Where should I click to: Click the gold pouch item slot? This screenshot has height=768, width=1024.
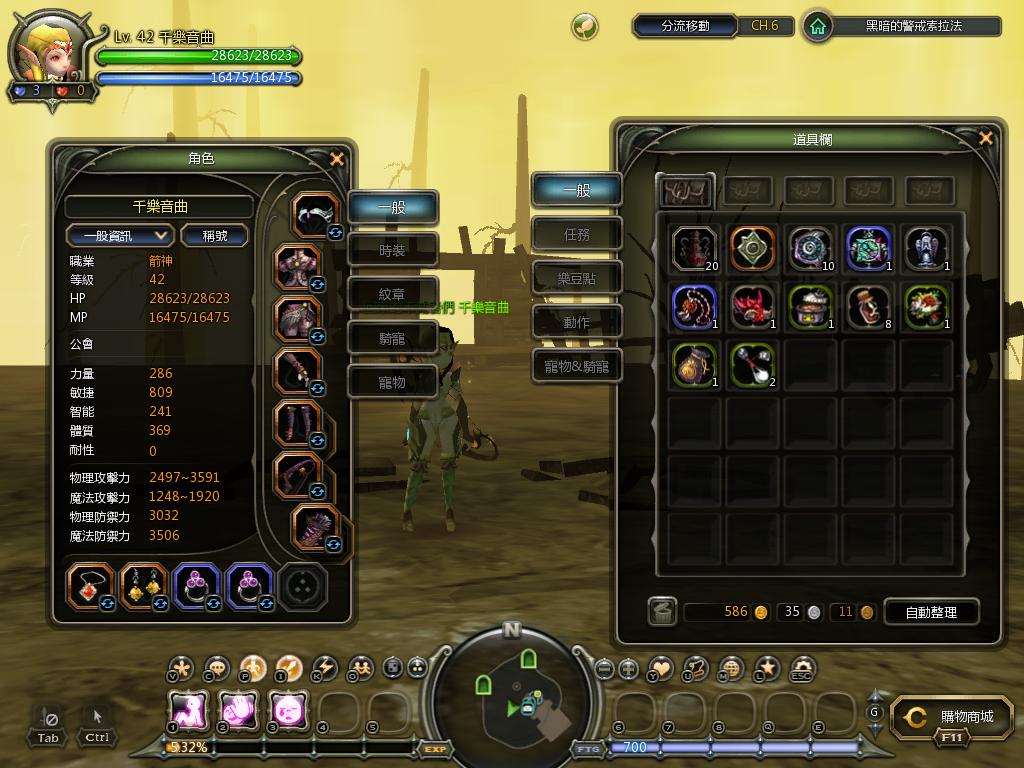694,364
